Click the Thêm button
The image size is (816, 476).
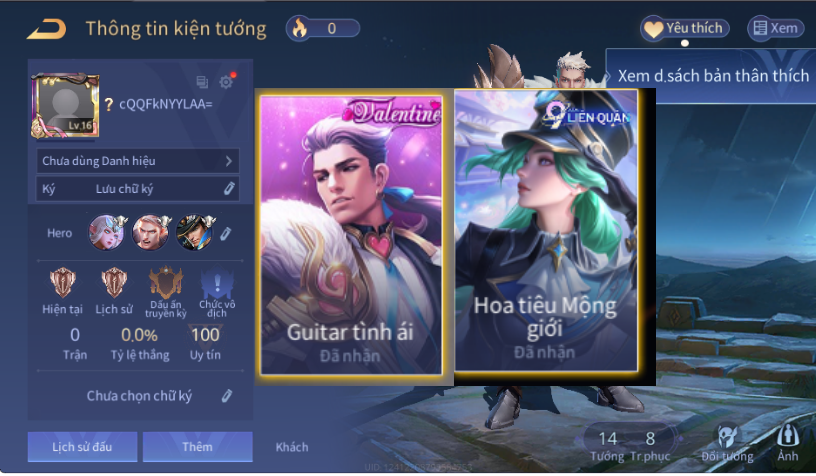197,447
